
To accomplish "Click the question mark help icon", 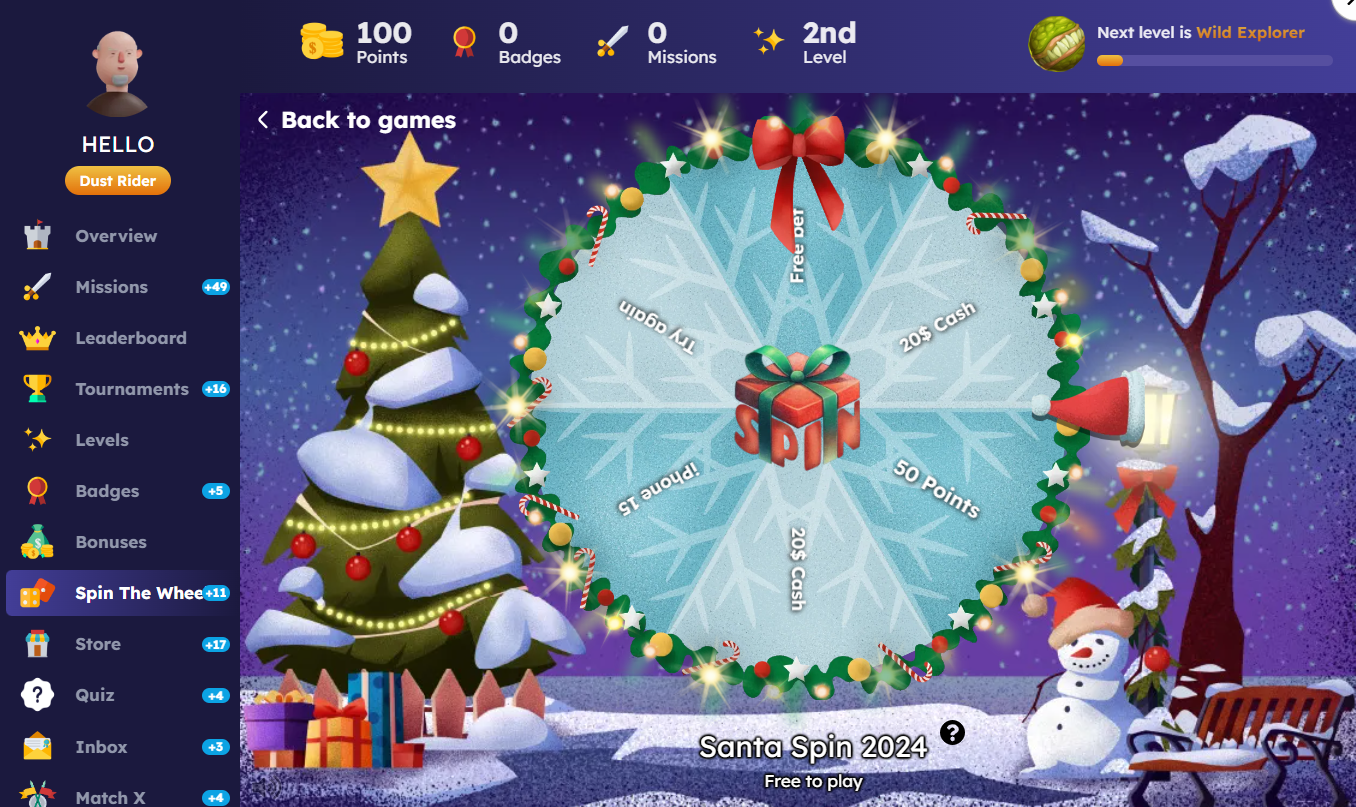I will (x=952, y=733).
